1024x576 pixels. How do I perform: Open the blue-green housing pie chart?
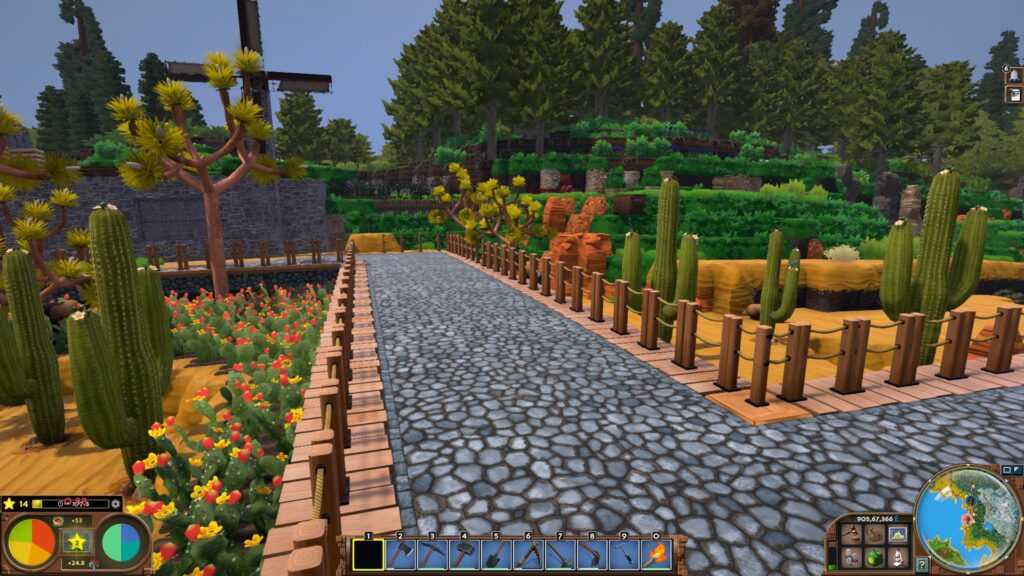121,542
